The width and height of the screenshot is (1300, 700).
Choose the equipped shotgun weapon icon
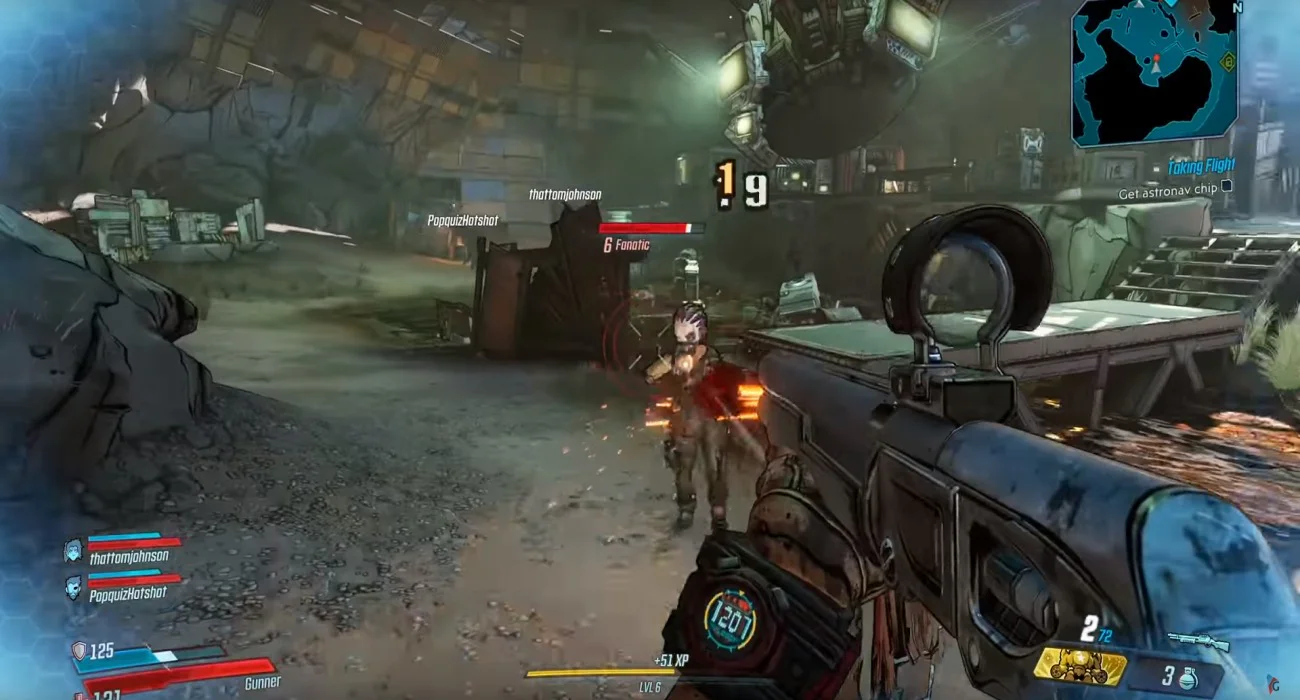(x=1196, y=640)
